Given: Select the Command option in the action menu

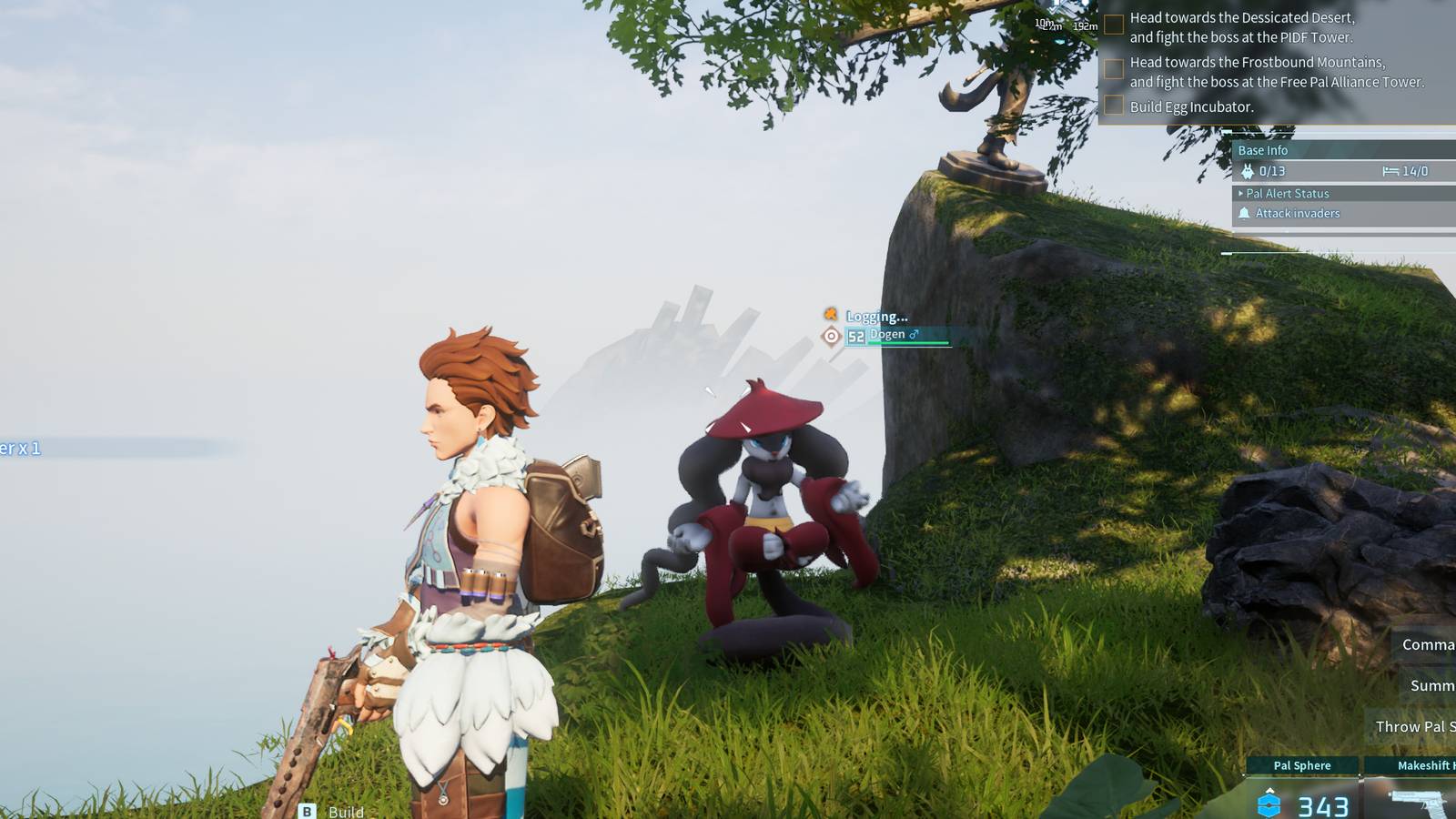Looking at the screenshot, I should [1427, 644].
